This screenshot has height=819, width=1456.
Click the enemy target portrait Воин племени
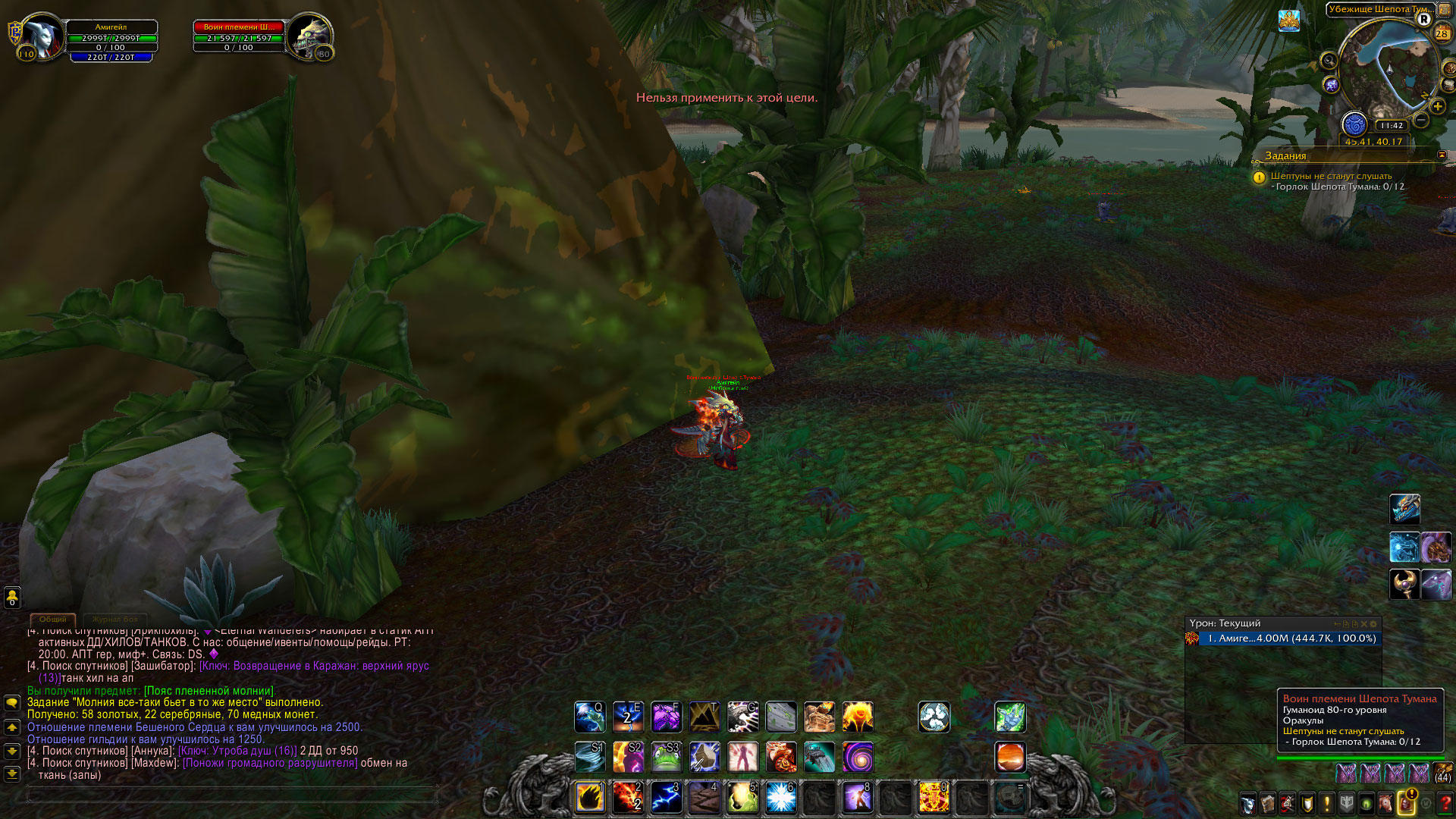point(308,36)
